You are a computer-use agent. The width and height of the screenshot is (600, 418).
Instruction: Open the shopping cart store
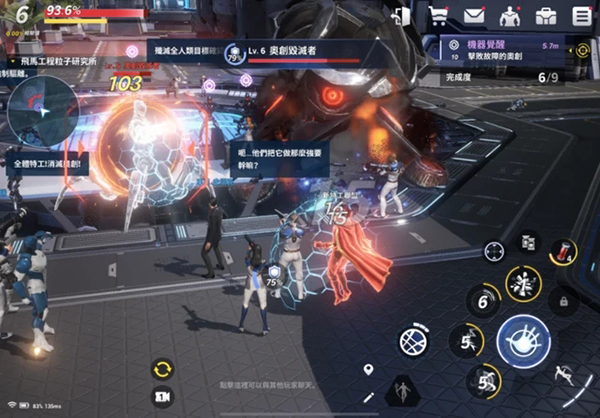click(x=438, y=16)
